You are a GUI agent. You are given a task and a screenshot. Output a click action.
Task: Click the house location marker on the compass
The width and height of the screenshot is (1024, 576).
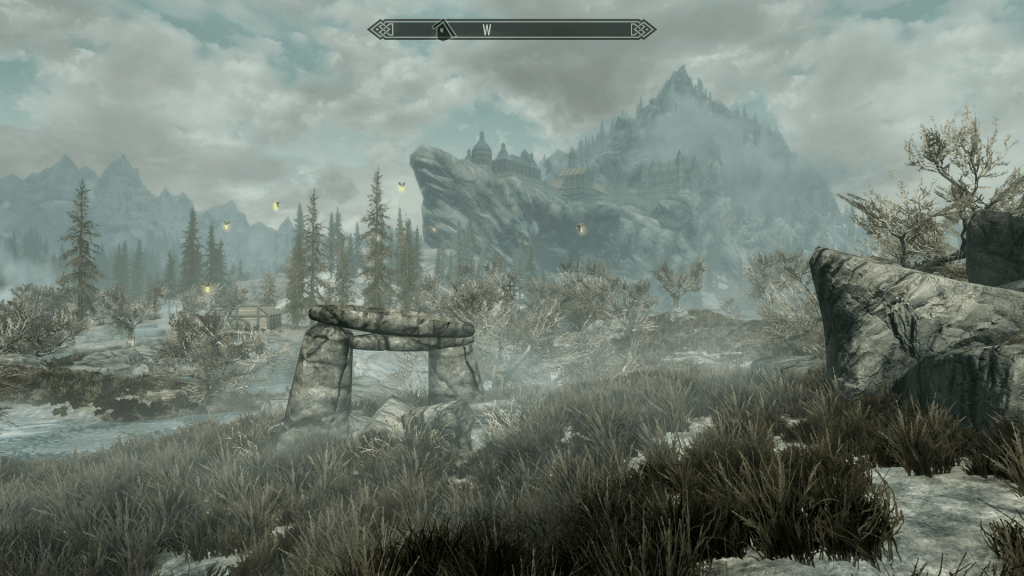point(441,31)
